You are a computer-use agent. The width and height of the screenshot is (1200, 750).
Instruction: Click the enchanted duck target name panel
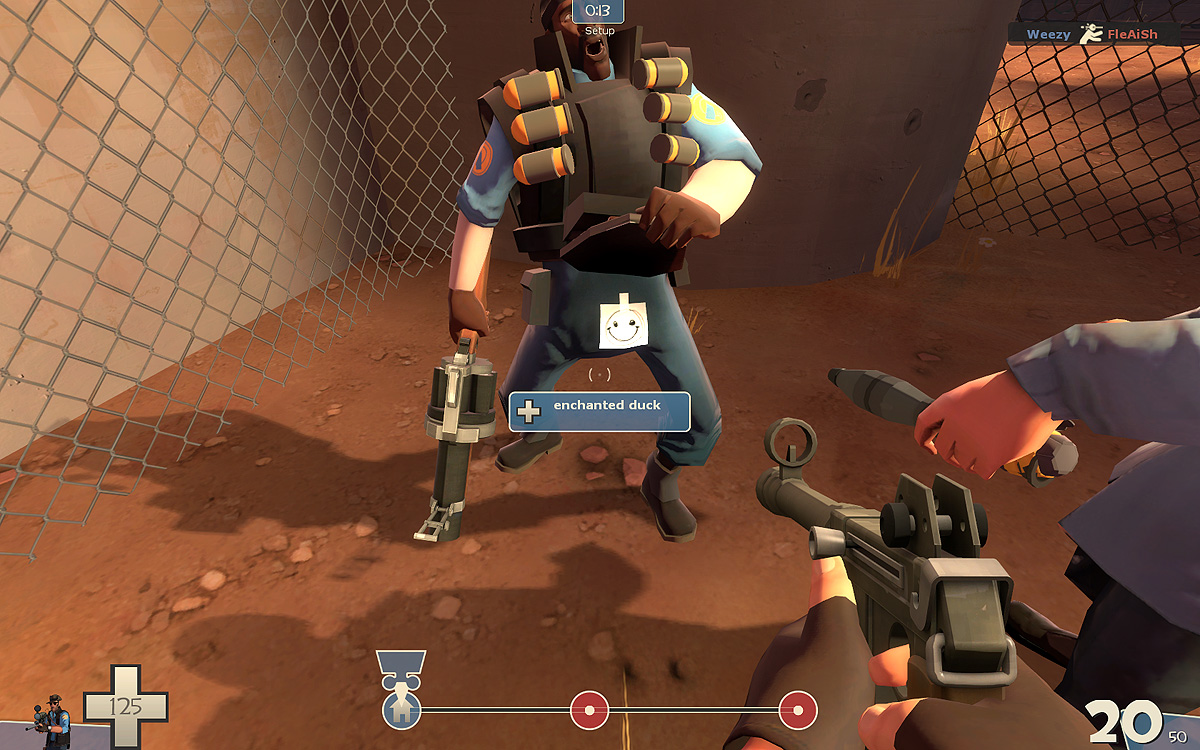pos(599,411)
